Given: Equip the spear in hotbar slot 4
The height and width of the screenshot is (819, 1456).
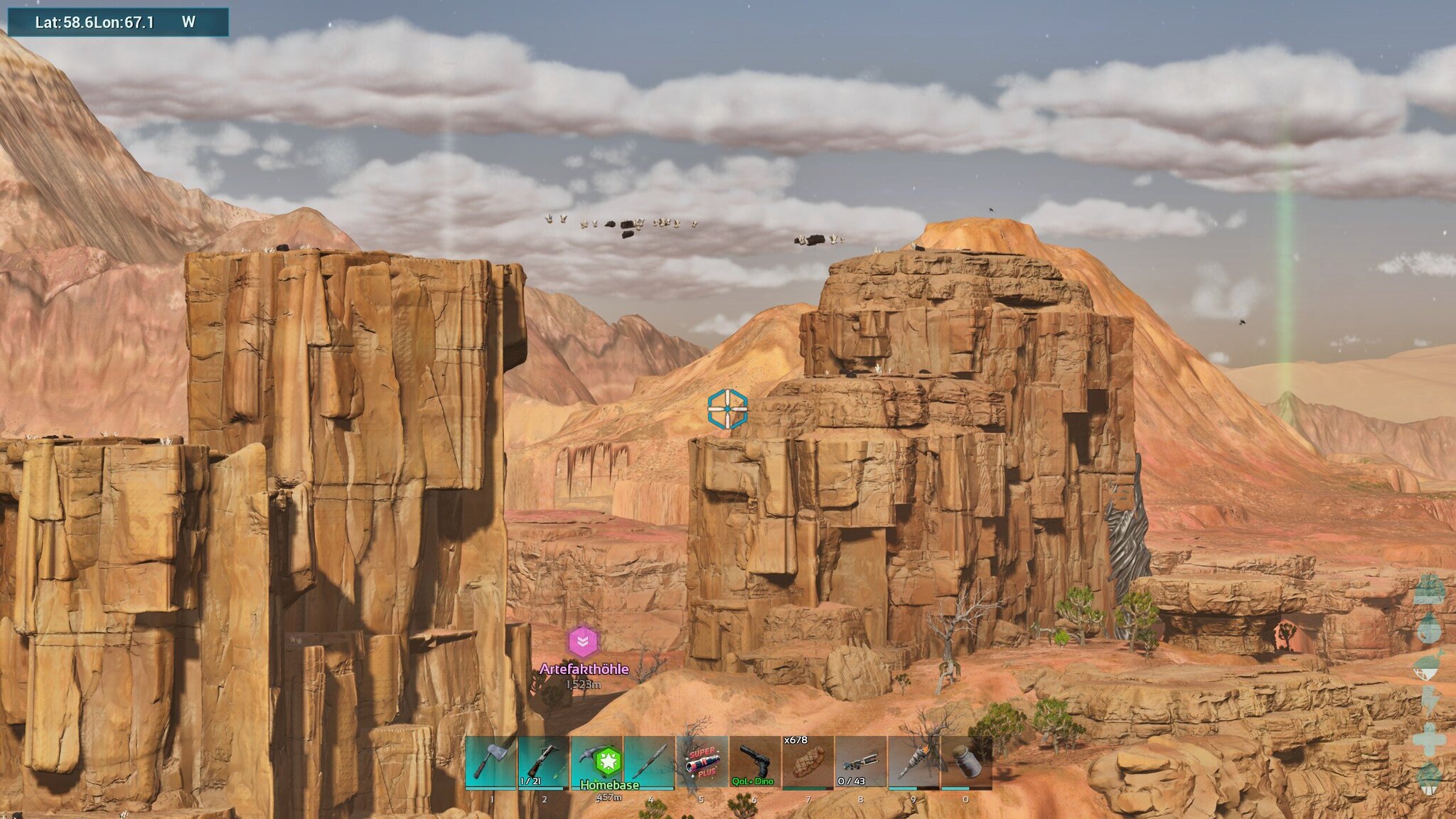Looking at the screenshot, I should point(649,762).
